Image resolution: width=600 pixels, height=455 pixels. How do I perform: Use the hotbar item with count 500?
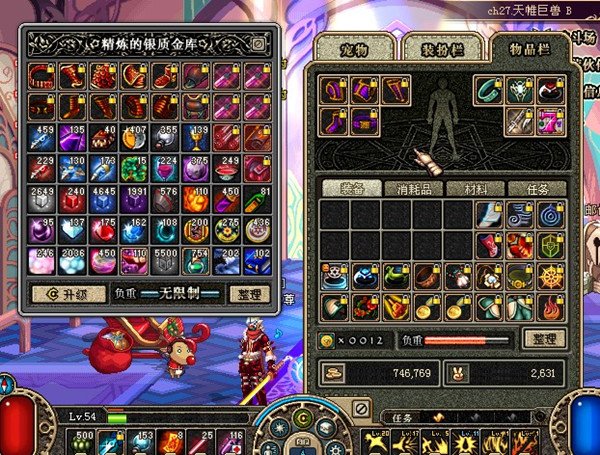pos(83,441)
